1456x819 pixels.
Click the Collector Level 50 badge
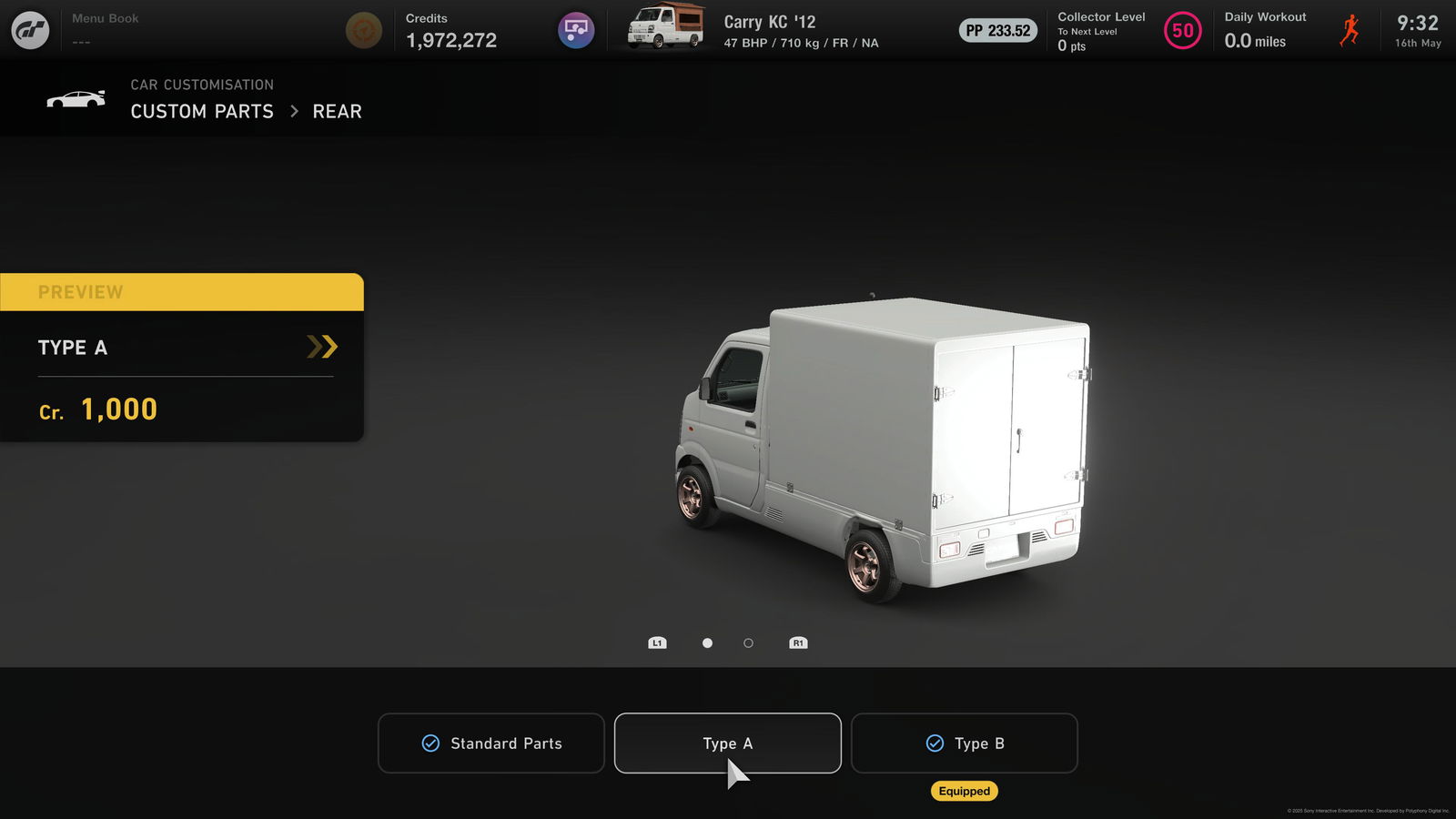(1182, 30)
